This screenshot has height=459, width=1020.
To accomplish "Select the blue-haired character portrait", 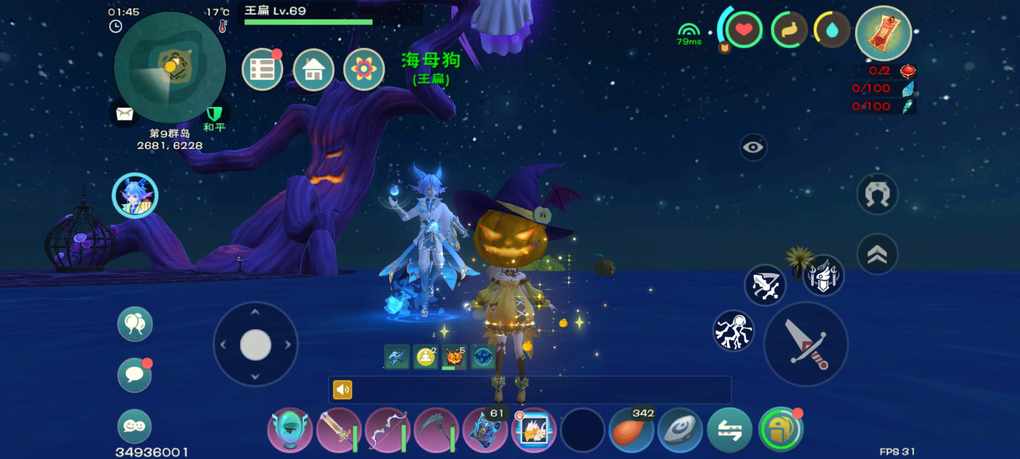I will pyautogui.click(x=135, y=195).
